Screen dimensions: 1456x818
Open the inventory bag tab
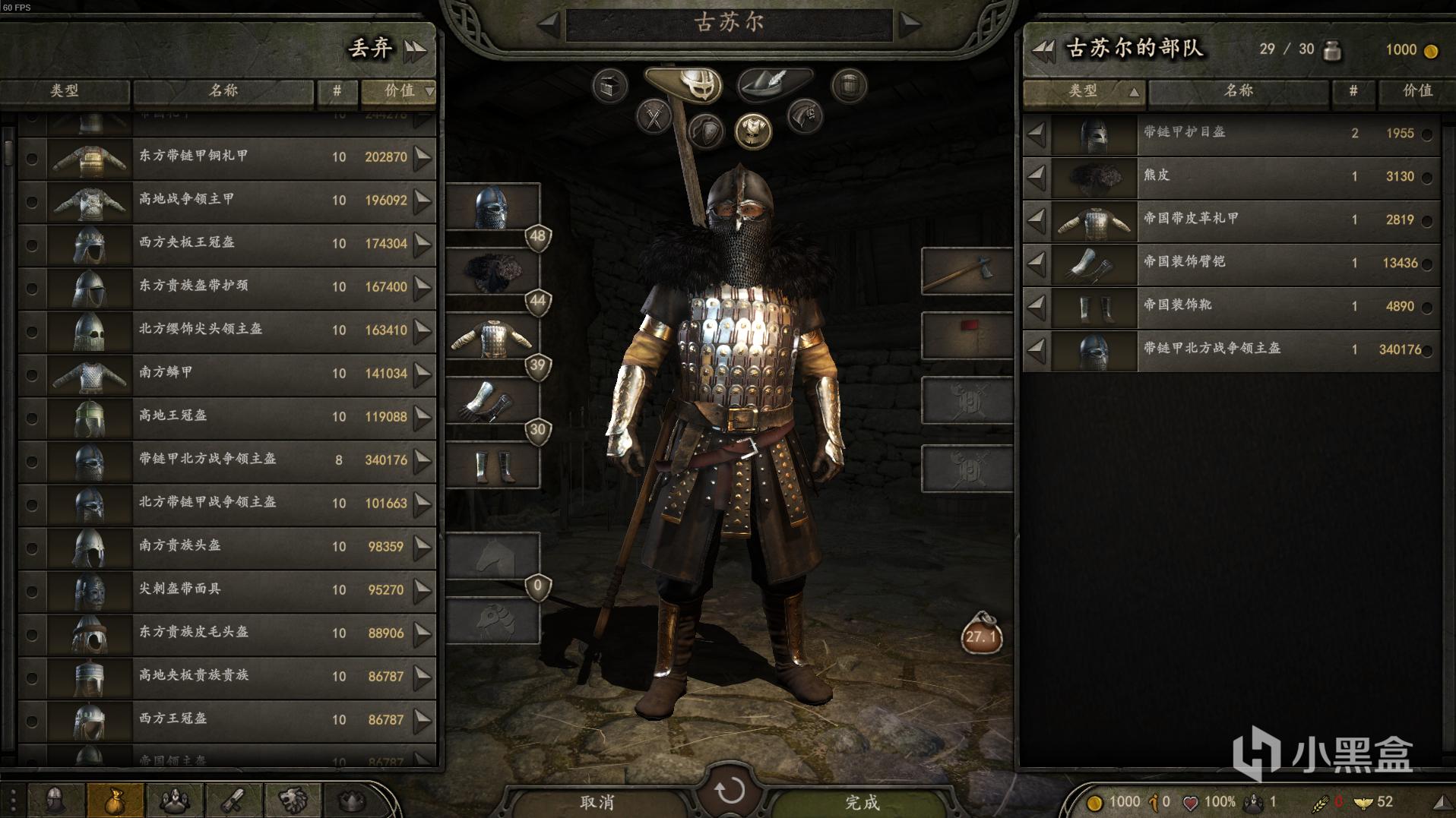(115, 801)
